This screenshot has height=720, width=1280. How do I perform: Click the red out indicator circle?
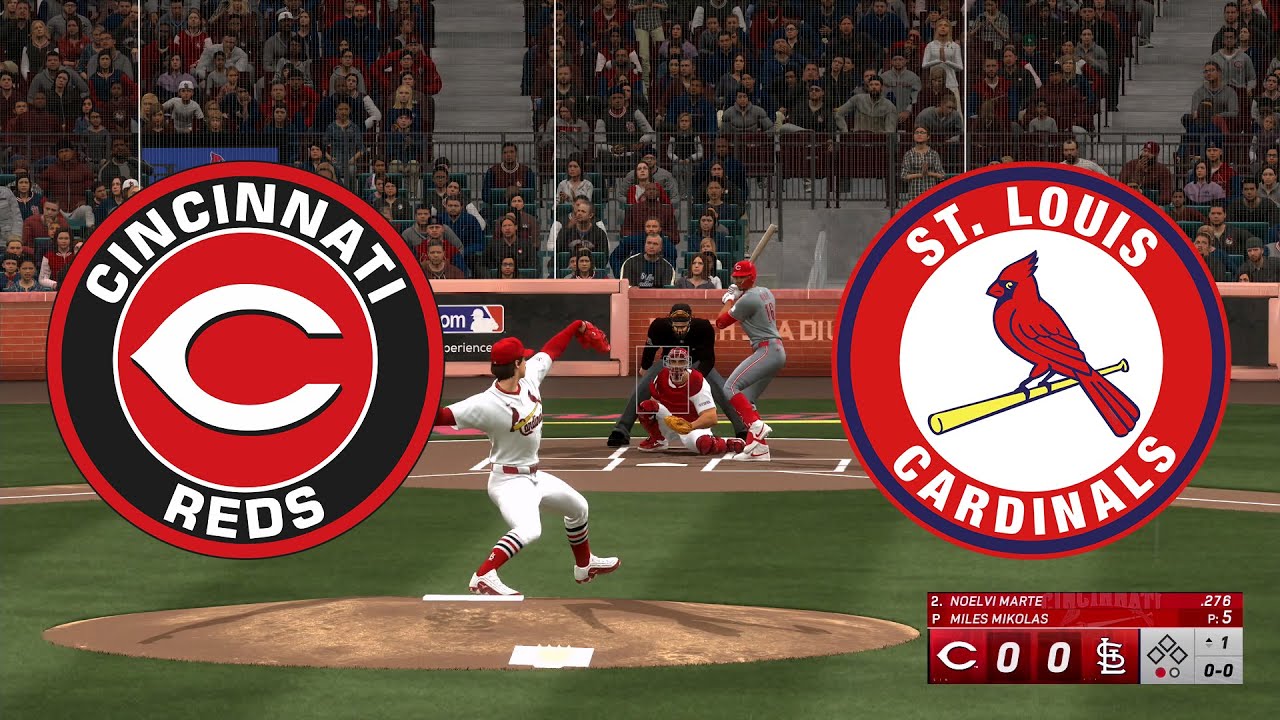coord(1160,673)
